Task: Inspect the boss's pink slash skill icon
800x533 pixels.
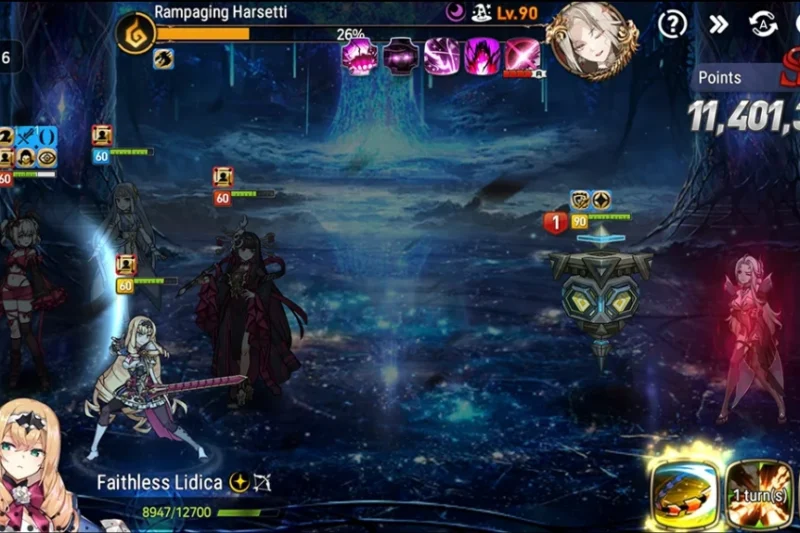Action: tap(441, 56)
